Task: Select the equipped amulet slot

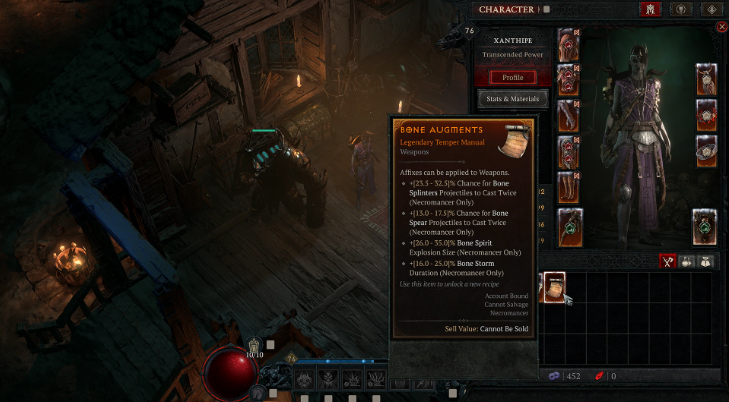Action: tap(706, 80)
